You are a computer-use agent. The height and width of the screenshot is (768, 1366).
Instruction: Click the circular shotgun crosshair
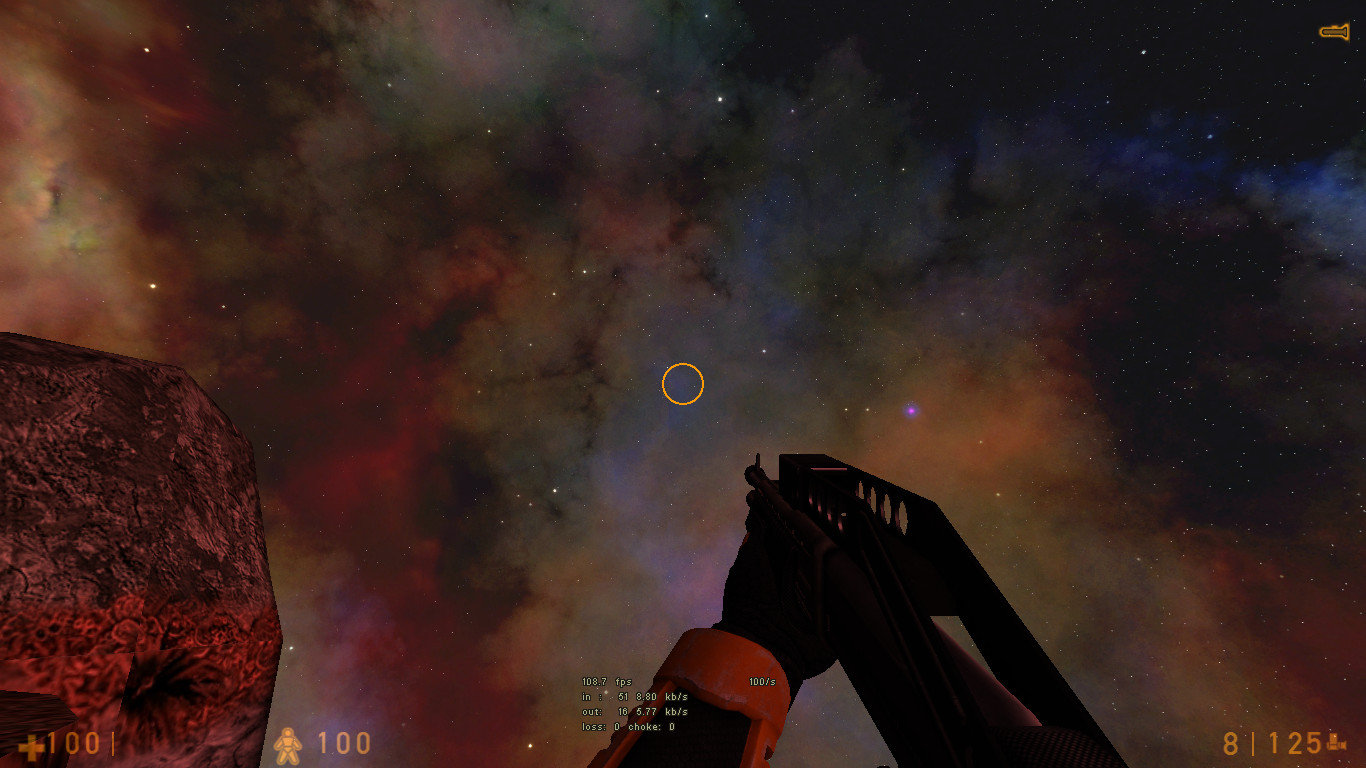[x=684, y=383]
